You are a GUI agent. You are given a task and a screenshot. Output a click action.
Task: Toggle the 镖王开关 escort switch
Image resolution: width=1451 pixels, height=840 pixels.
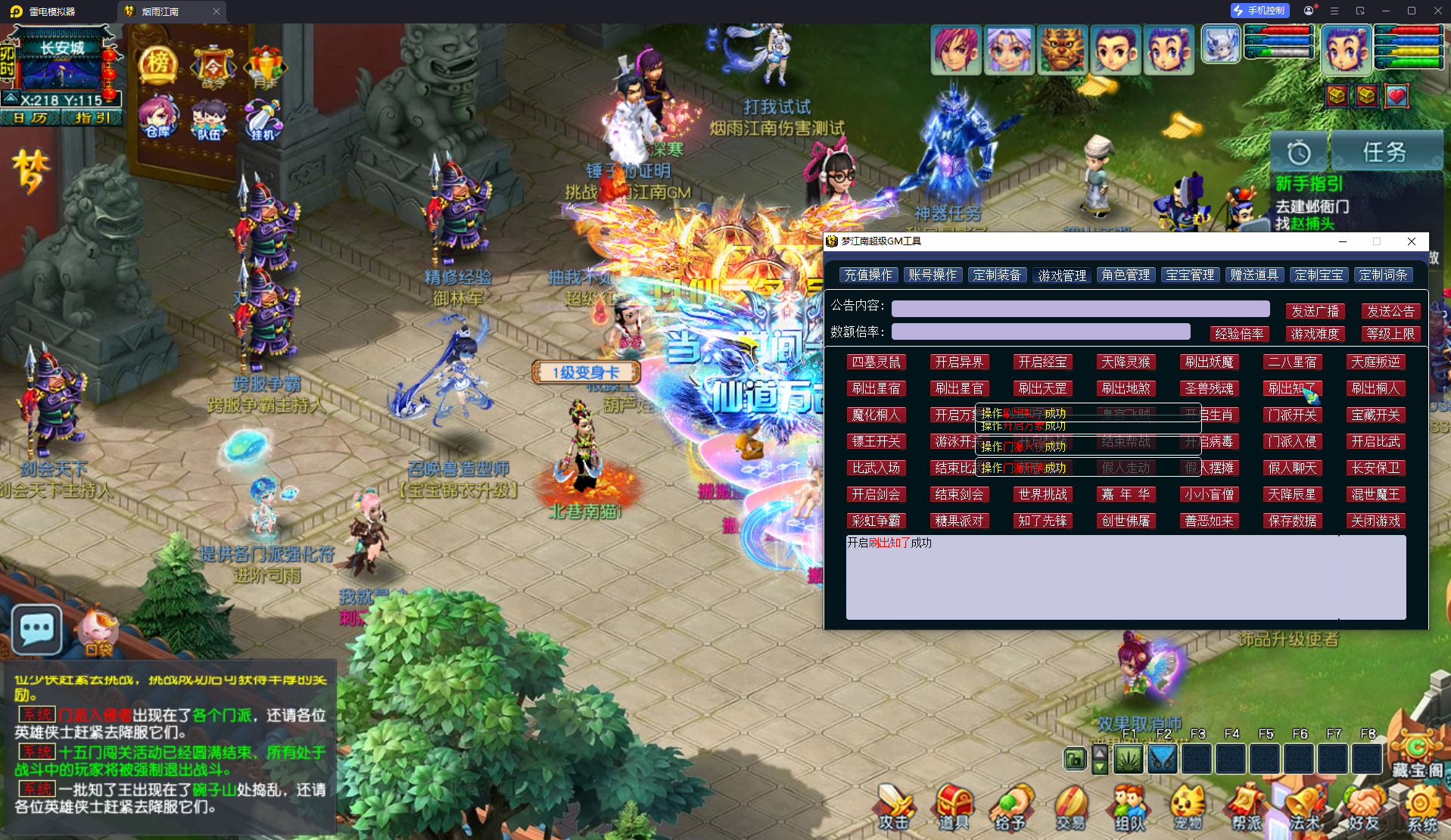click(877, 441)
